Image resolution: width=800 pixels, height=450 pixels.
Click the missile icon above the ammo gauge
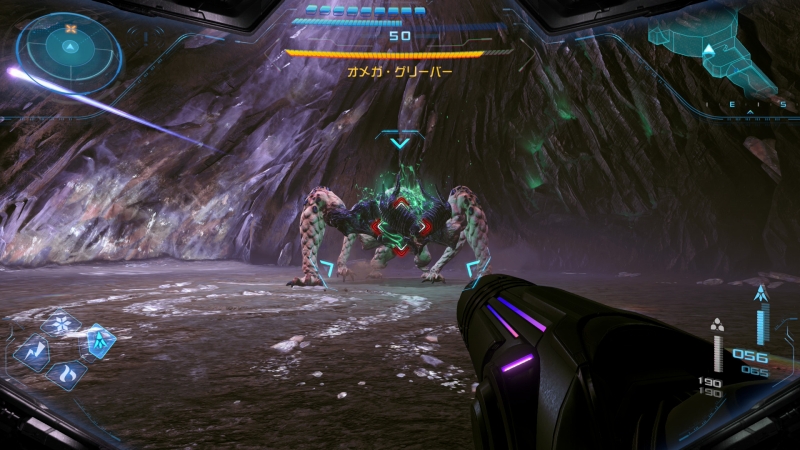pos(763,295)
